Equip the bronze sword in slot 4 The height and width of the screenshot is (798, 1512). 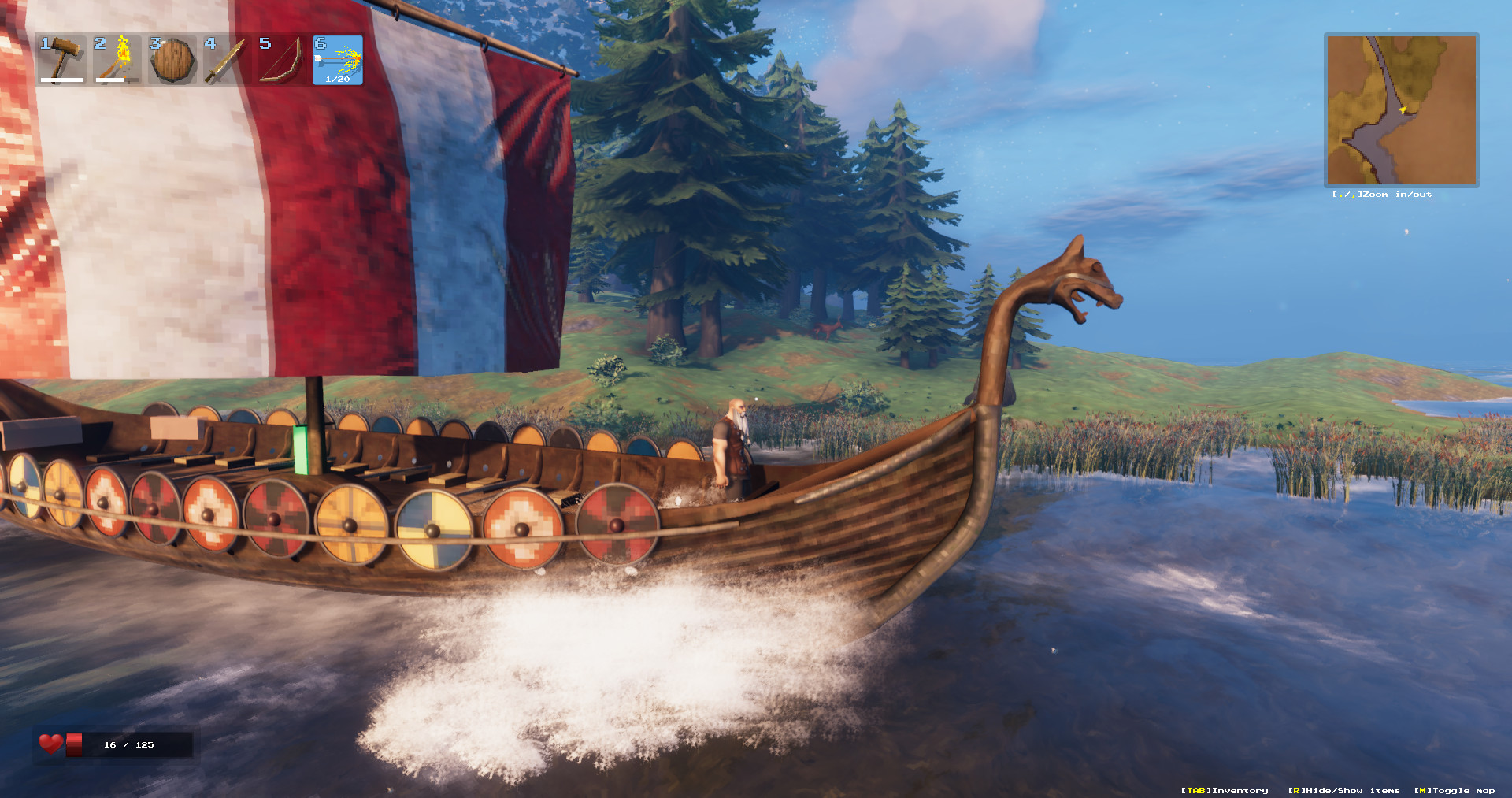(227, 60)
